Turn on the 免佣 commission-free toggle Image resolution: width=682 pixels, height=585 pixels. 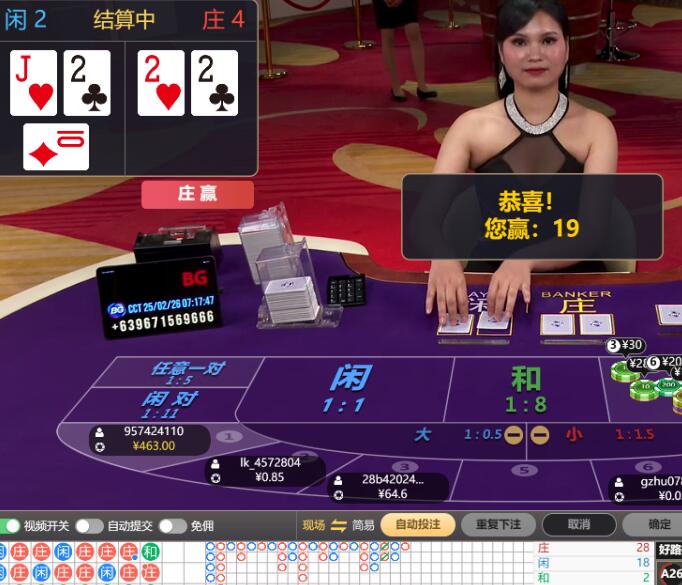pos(172,526)
